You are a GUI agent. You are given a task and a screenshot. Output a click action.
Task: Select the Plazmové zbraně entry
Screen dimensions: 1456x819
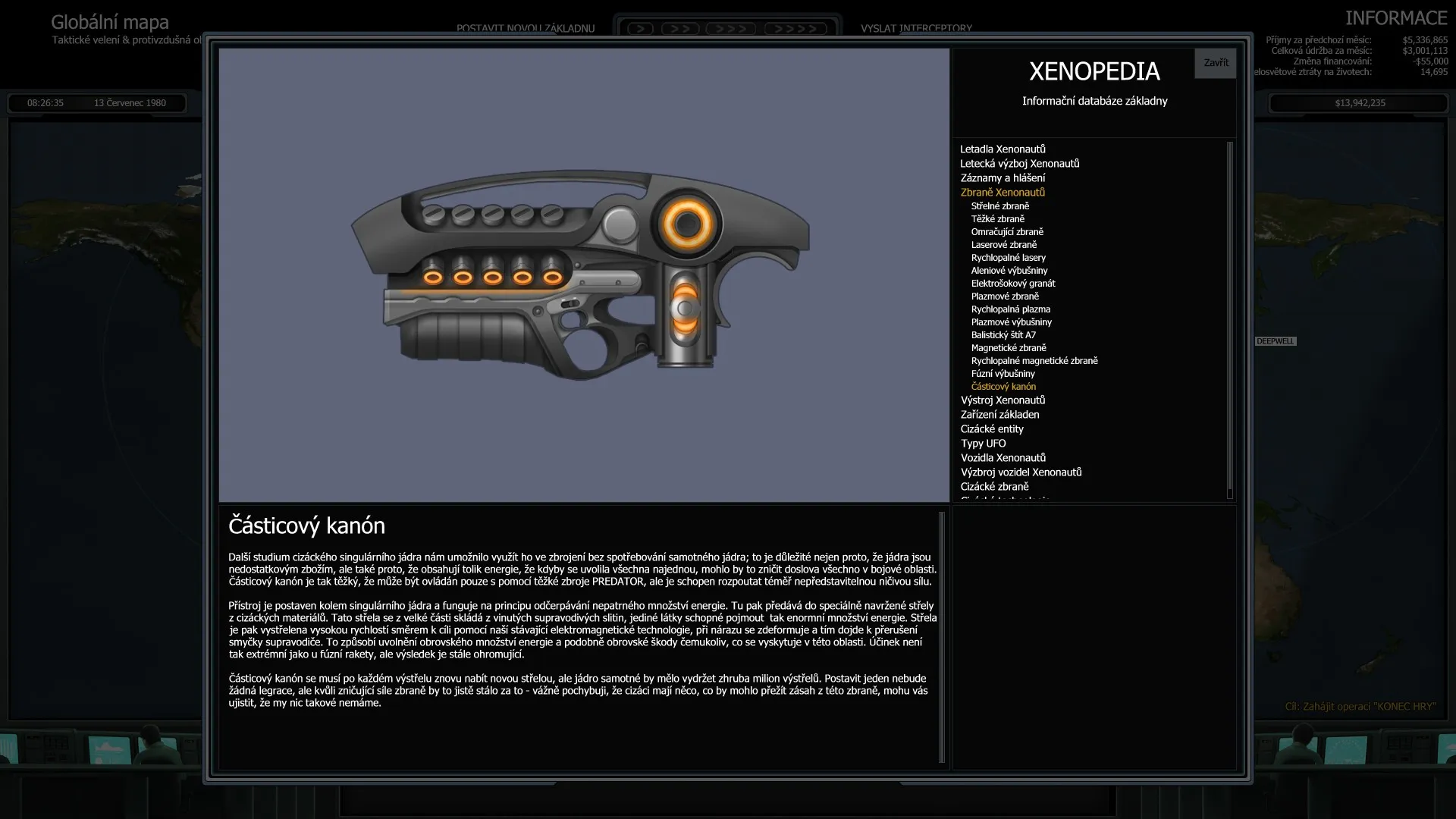(1006, 296)
